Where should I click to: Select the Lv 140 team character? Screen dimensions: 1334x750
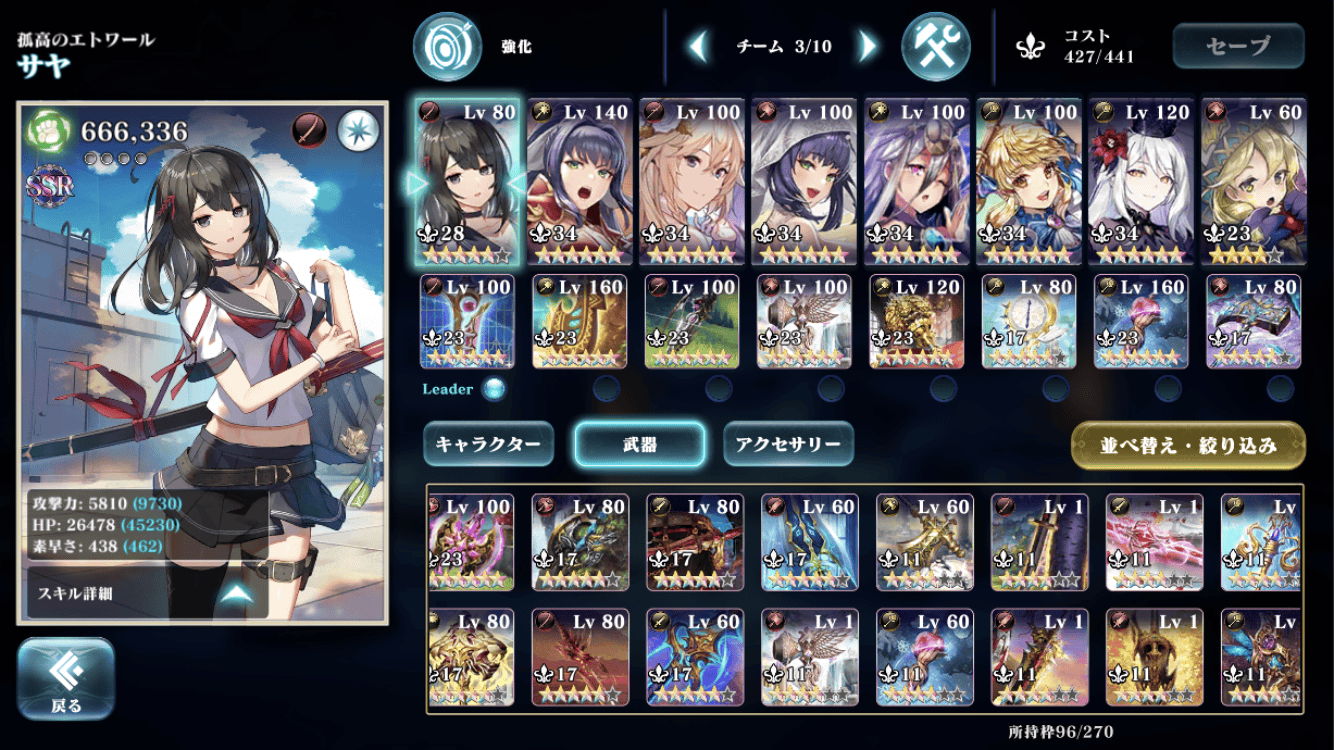(x=580, y=181)
